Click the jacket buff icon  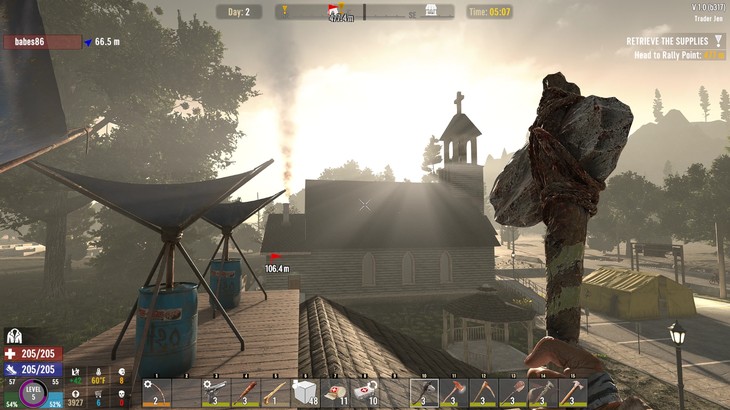[x=14, y=336]
